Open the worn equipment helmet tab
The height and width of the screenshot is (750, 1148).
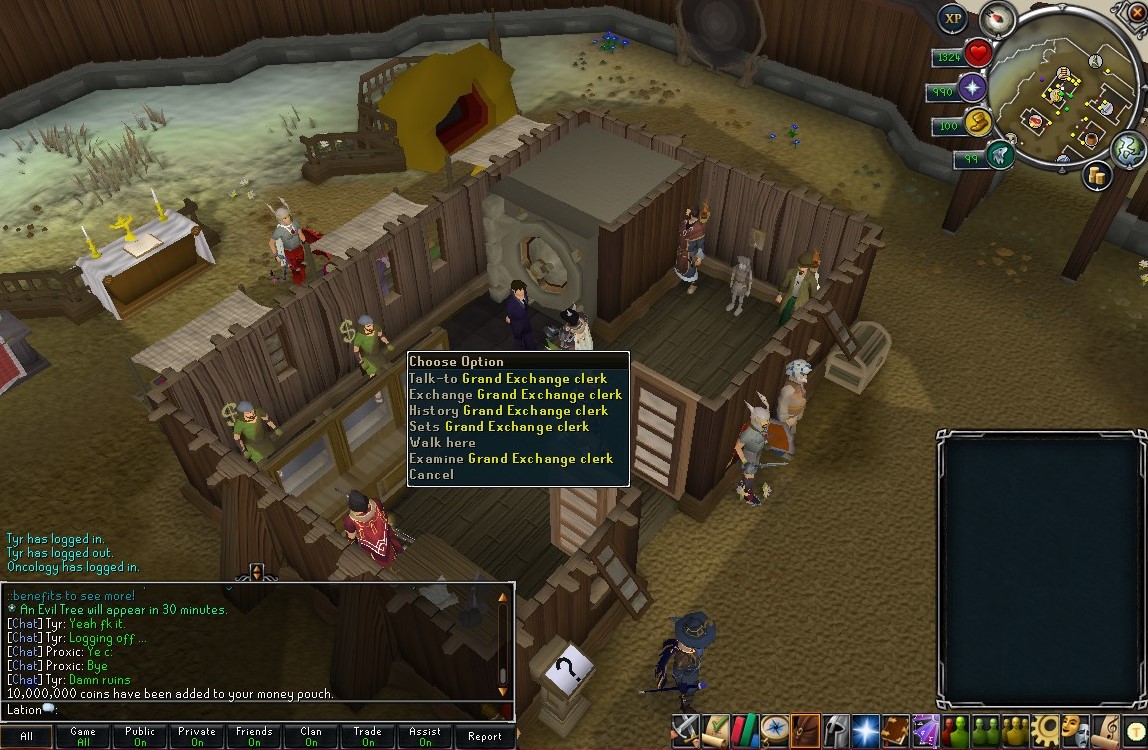click(x=836, y=730)
